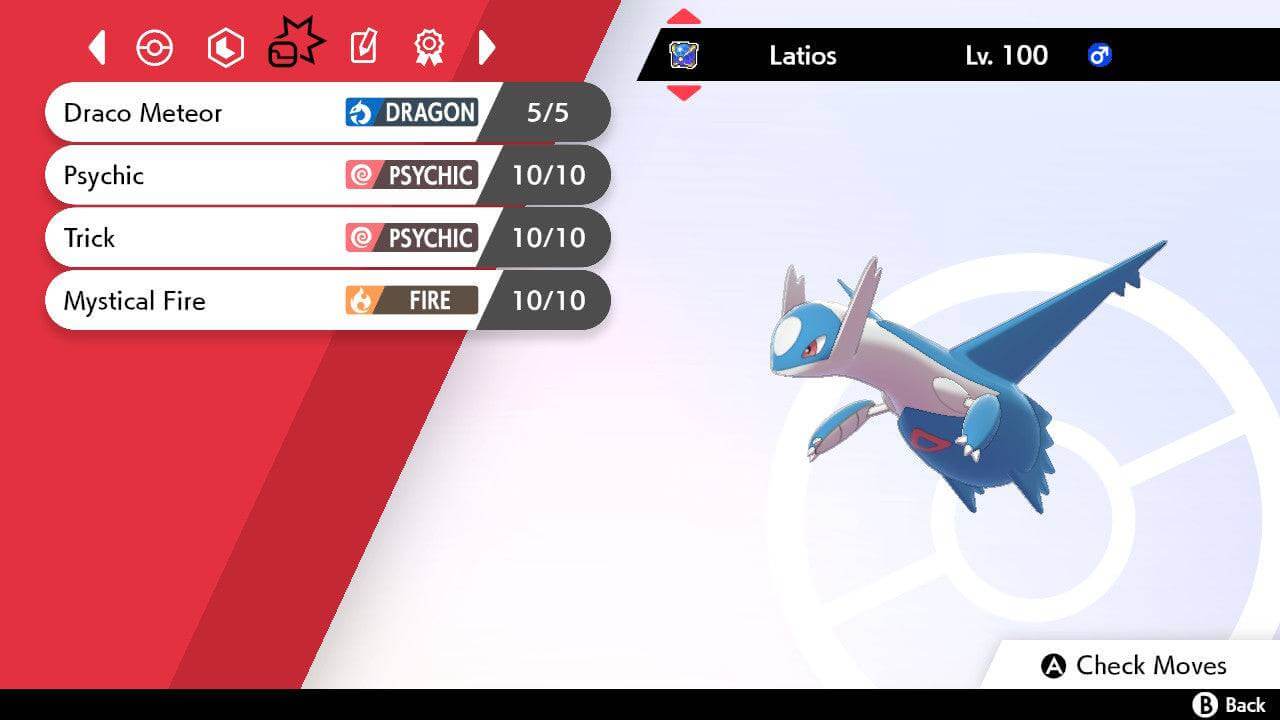Open the Pokémon Info tab with the Poké Ball icon
Viewport: 1280px width, 720px height.
pyautogui.click(x=155, y=46)
